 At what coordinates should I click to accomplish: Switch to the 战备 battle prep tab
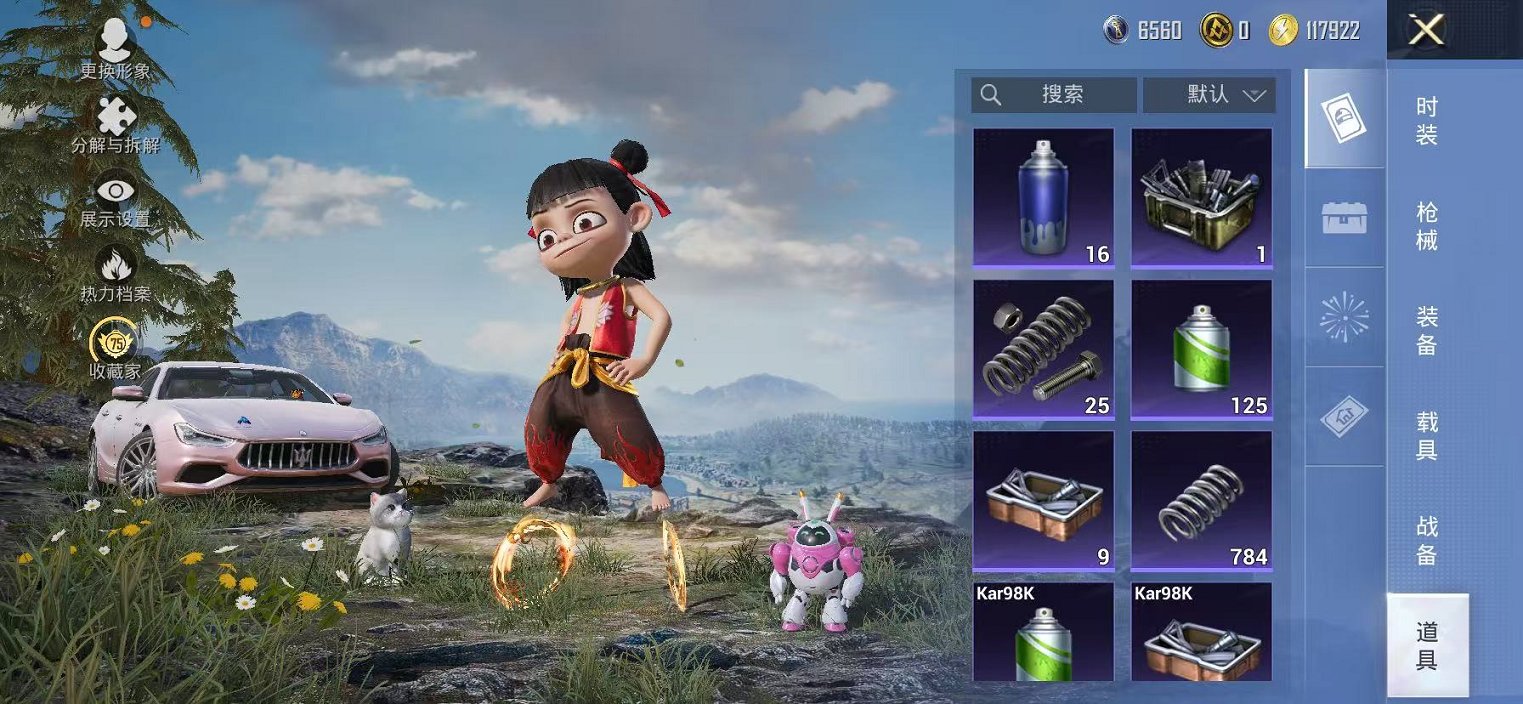point(1427,541)
